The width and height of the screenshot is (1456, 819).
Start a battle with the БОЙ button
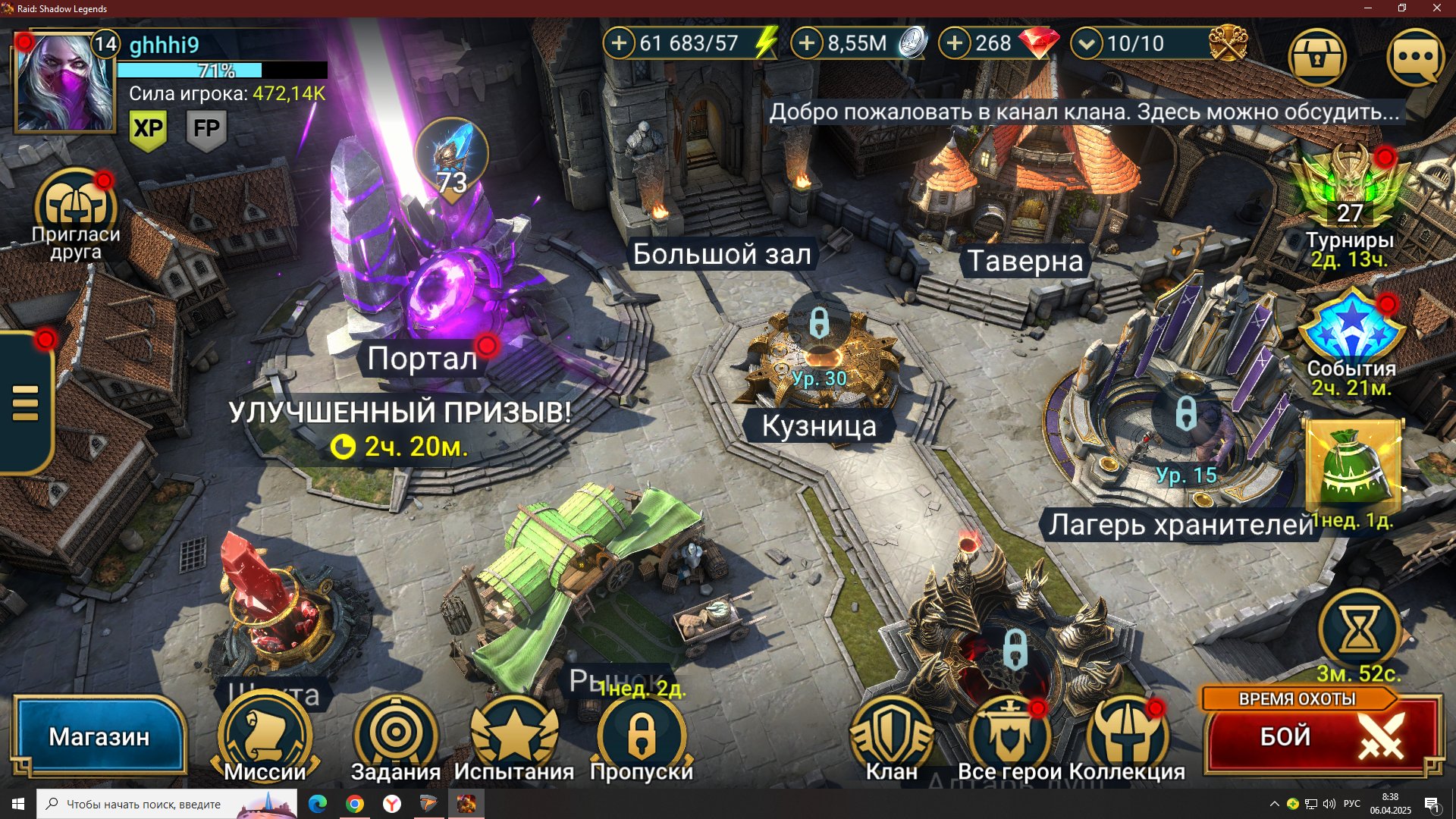click(1323, 736)
